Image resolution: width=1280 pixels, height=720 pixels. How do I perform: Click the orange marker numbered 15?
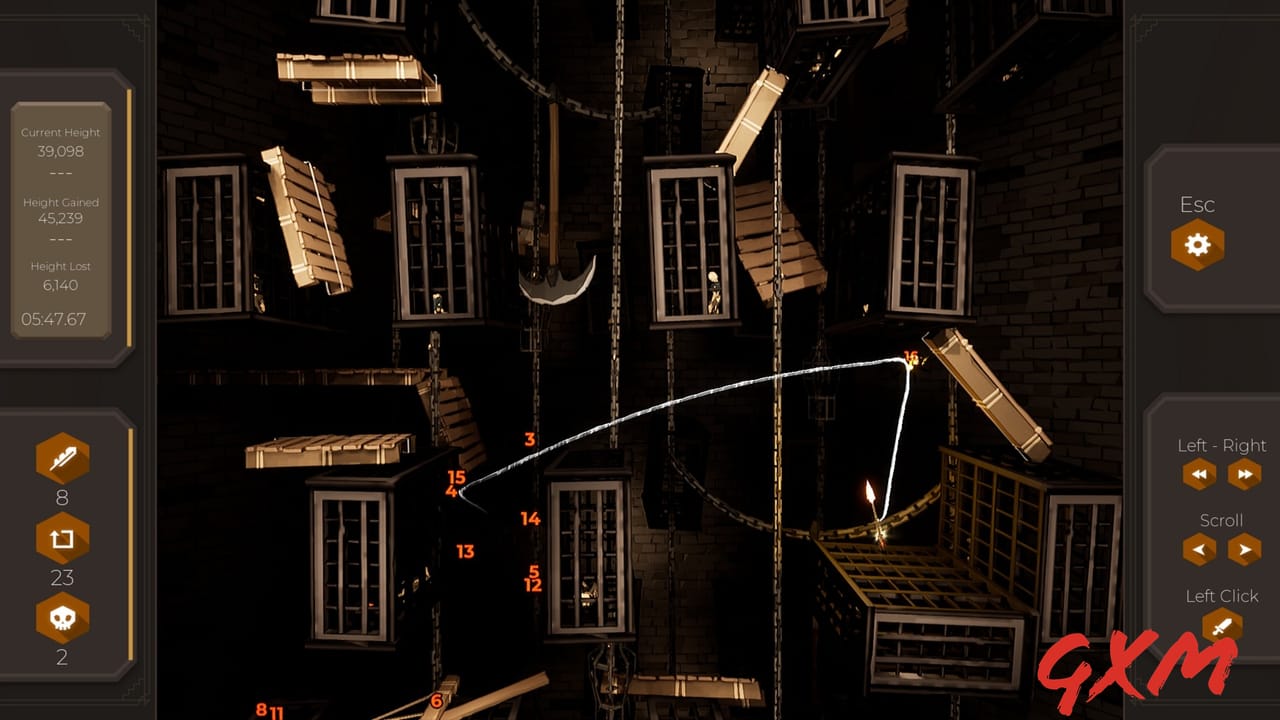[455, 475]
